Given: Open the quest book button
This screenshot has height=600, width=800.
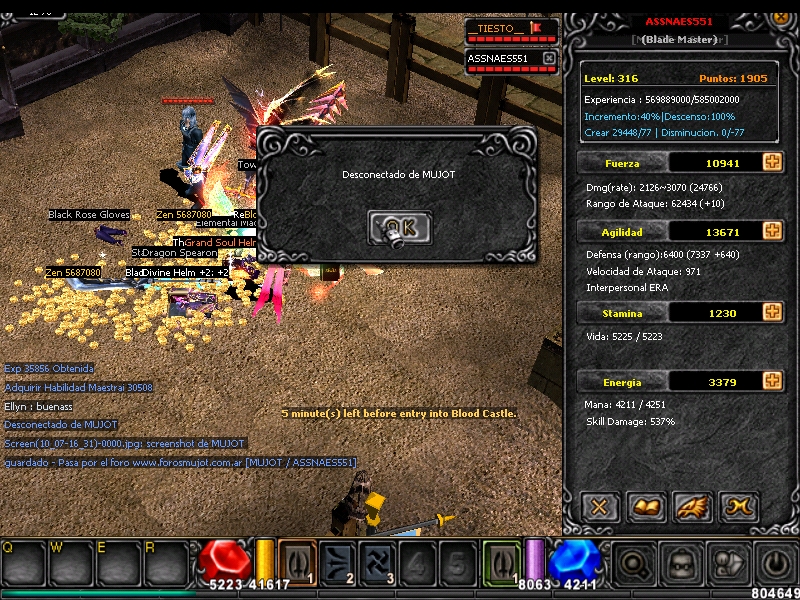Looking at the screenshot, I should (x=646, y=507).
